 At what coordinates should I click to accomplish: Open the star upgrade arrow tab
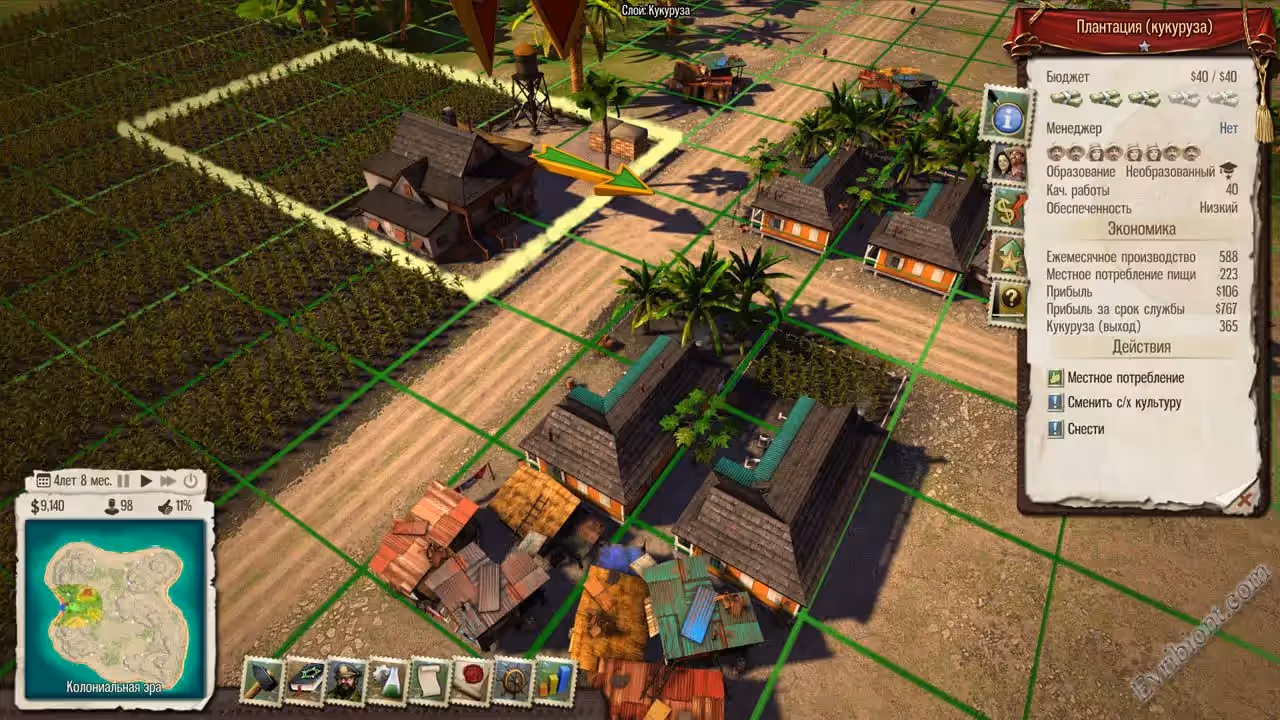[1008, 256]
